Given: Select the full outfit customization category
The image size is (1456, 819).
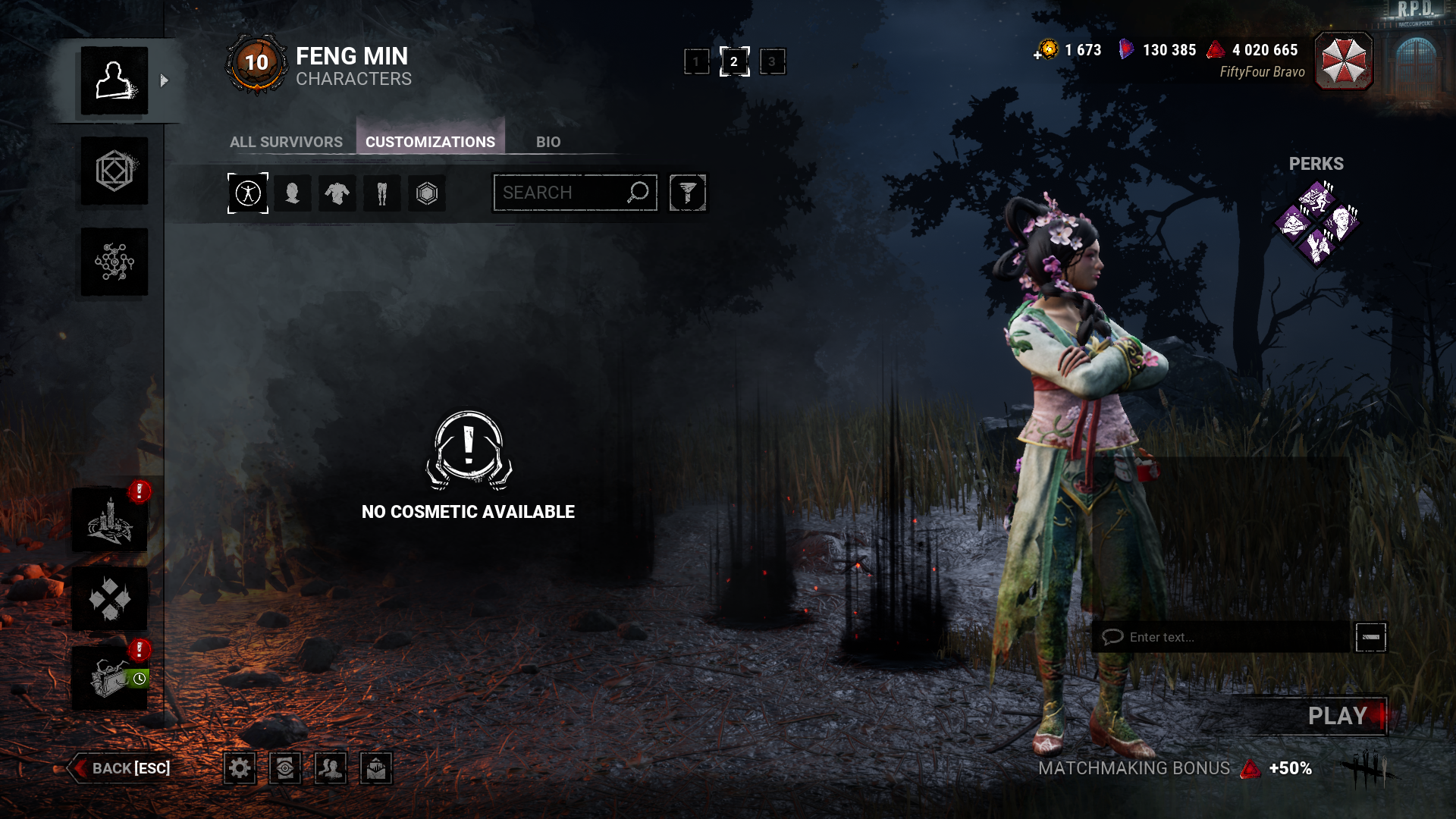Looking at the screenshot, I should coord(248,193).
